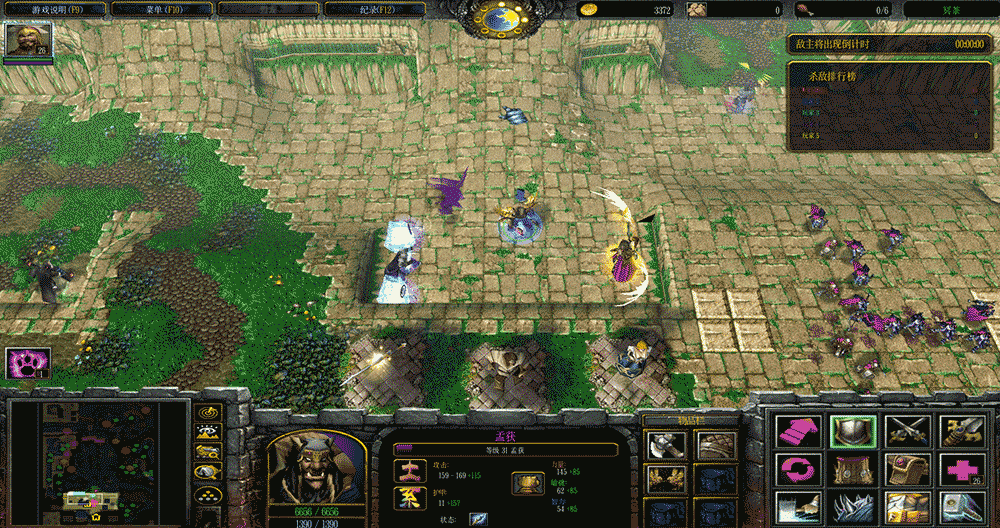Screen dimensions: 1000x528
Task: Open the pink plus hero skills button
Action: (961, 469)
